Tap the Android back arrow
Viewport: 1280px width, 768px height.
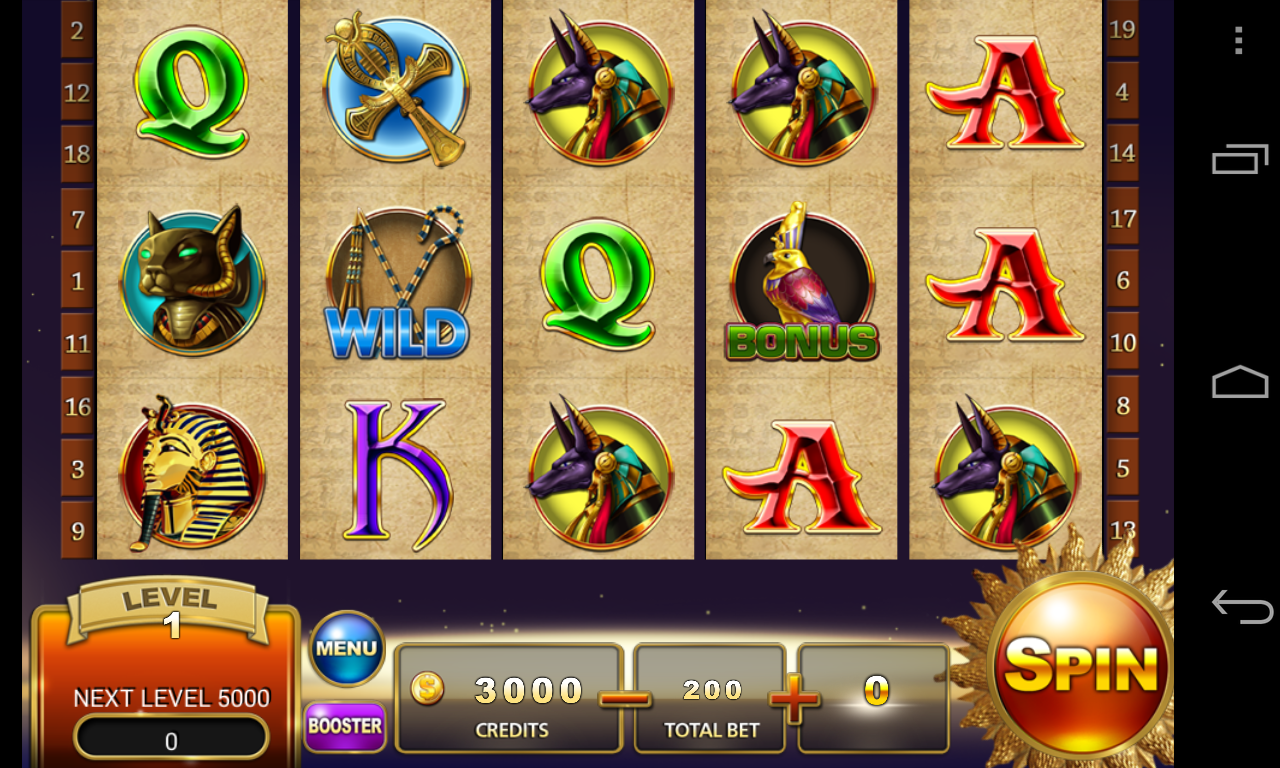[1240, 605]
